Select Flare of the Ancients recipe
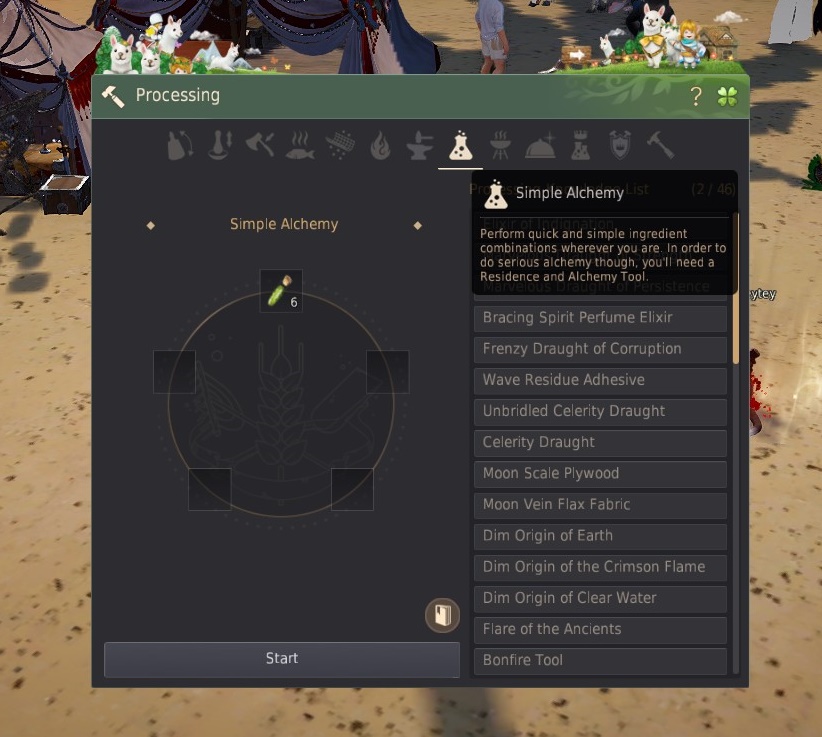 [599, 629]
